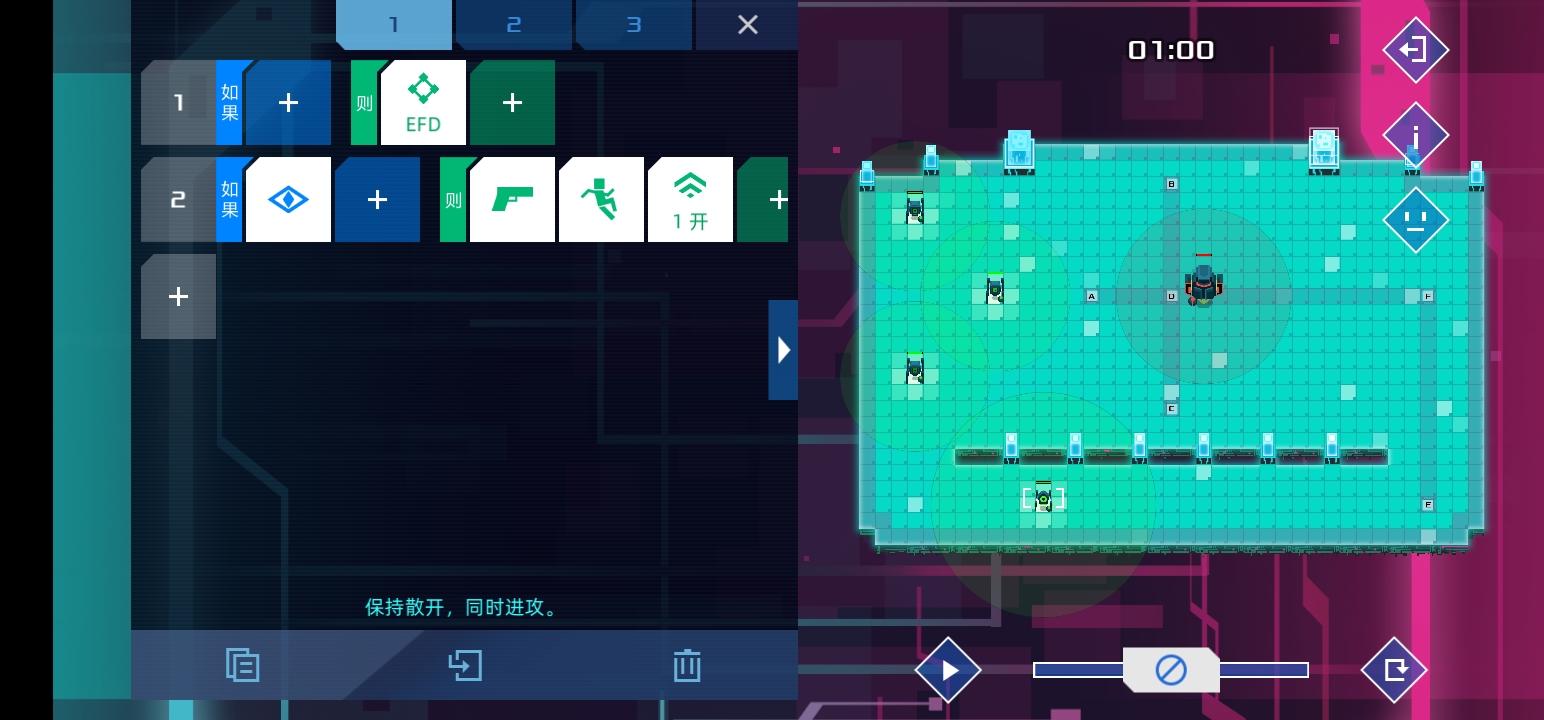Screen dimensions: 1544x720
Task: Click the '1 开' team message action
Action: click(x=690, y=199)
